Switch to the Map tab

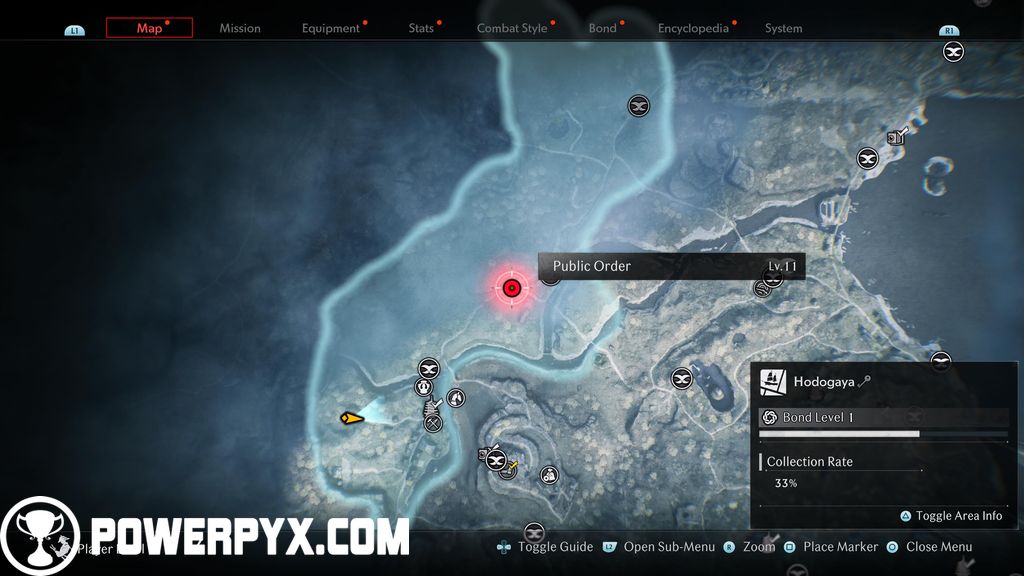click(149, 28)
